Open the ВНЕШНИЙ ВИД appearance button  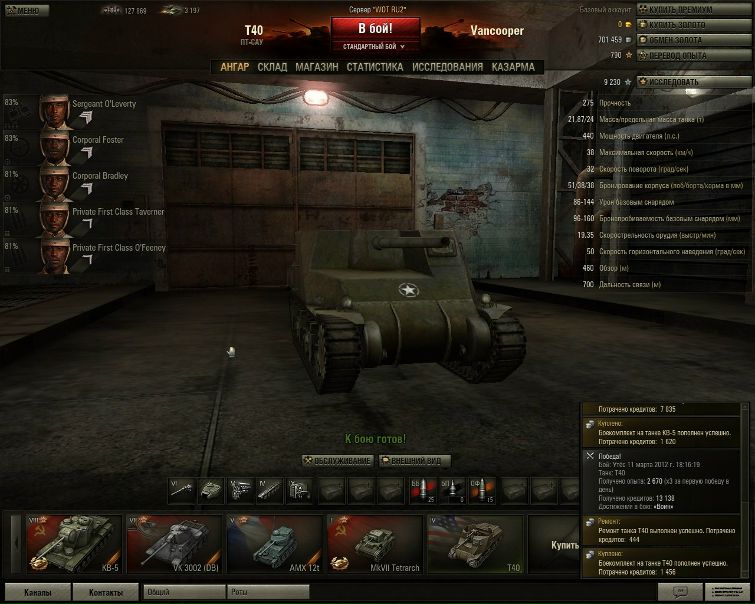pyautogui.click(x=414, y=460)
